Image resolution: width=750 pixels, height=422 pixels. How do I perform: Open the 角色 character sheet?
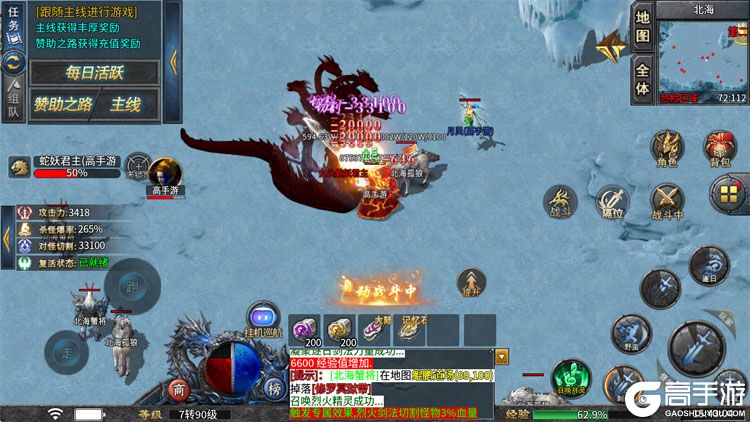[x=667, y=148]
